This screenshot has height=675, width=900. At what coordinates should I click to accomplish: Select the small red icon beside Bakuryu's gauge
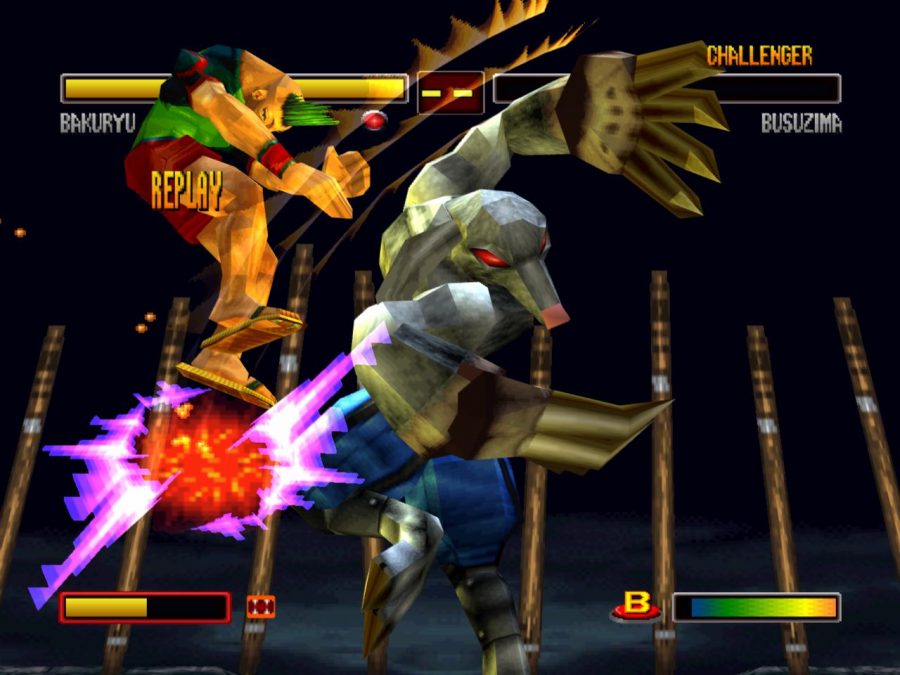[x=260, y=607]
